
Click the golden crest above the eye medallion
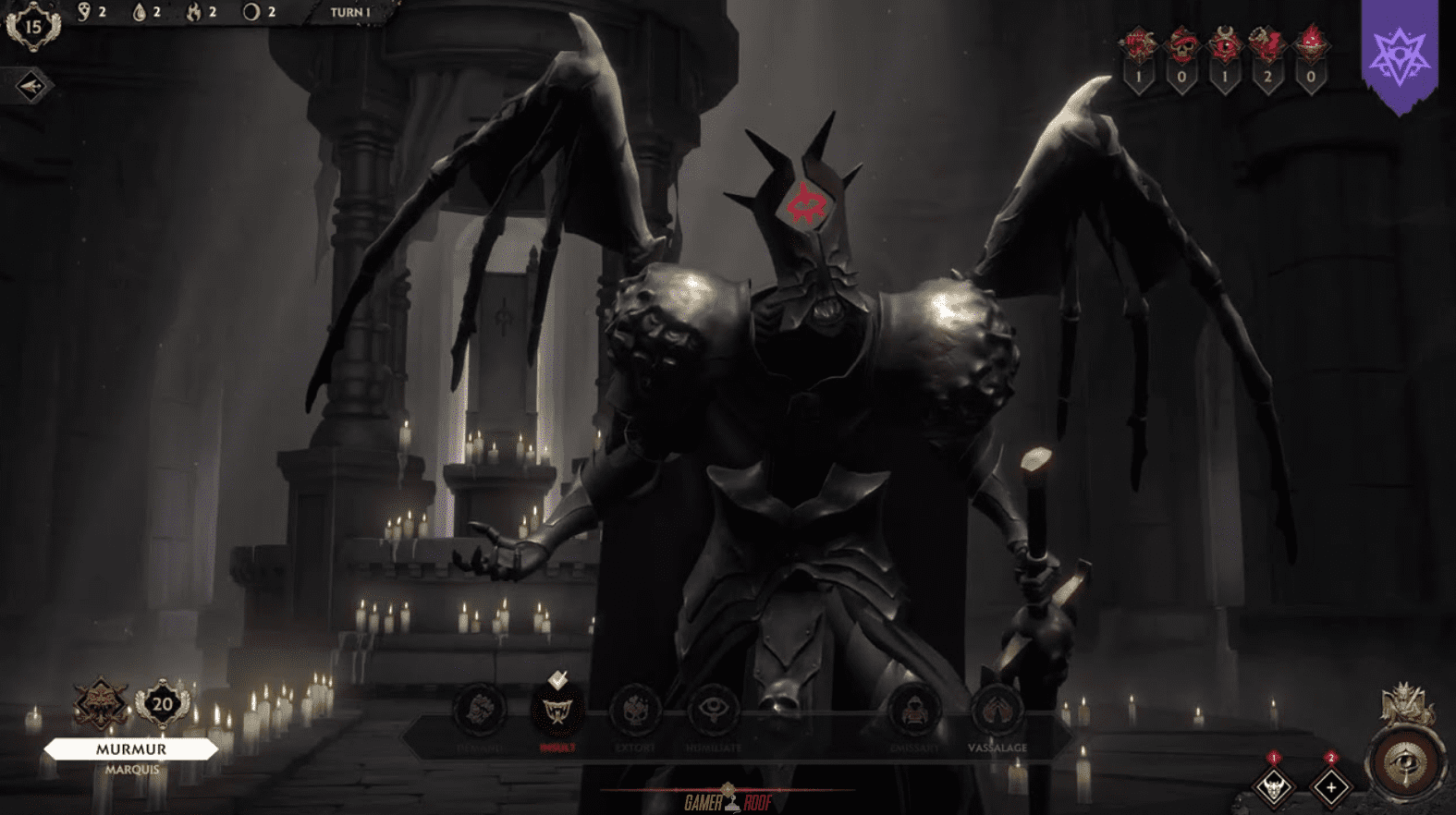(1404, 700)
